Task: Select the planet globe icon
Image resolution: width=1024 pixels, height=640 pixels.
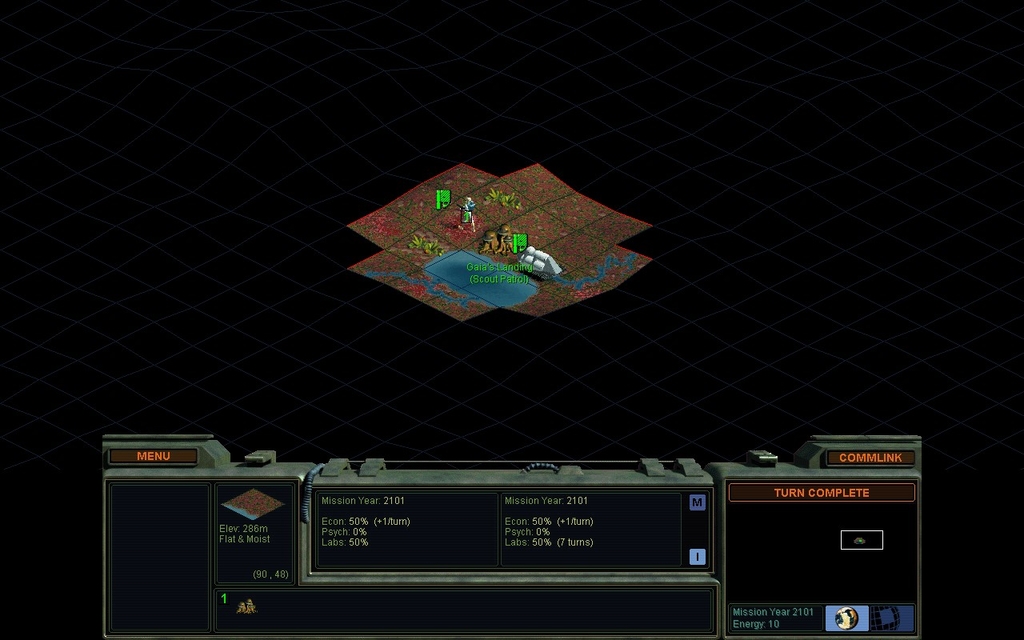Action: (x=847, y=618)
